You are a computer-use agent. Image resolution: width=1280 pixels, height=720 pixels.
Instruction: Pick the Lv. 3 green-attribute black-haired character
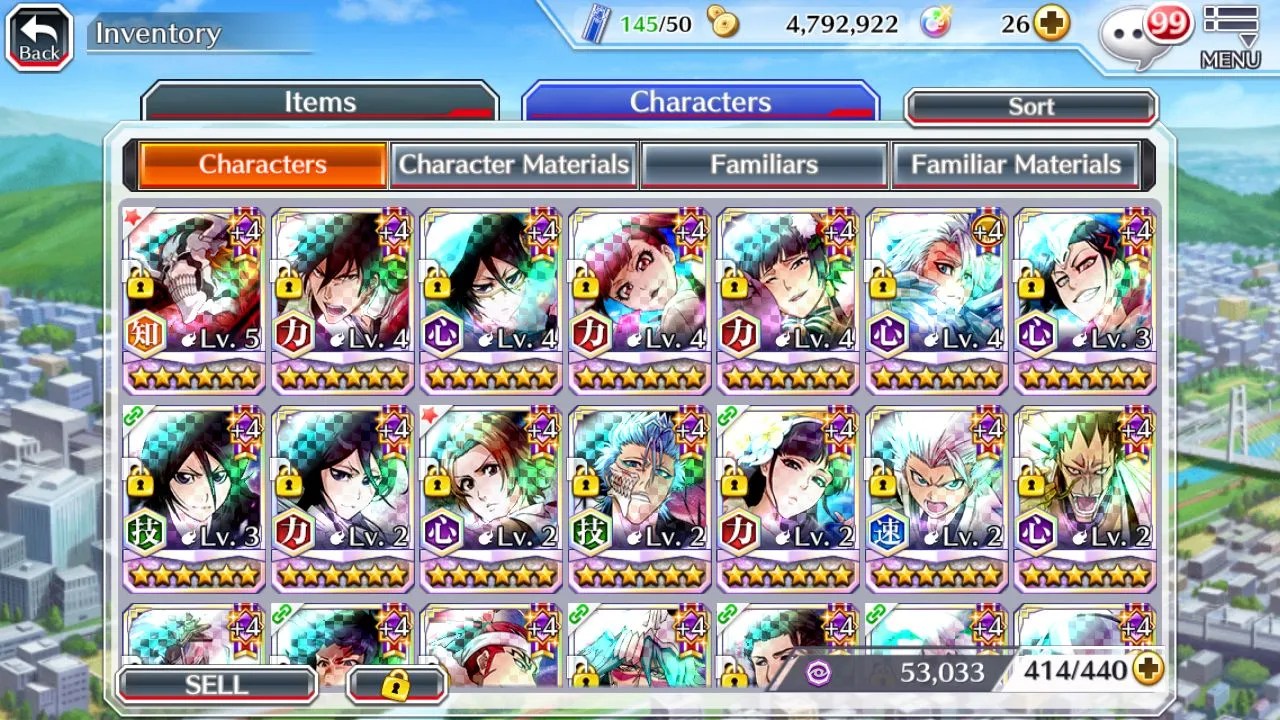pyautogui.click(x=194, y=498)
